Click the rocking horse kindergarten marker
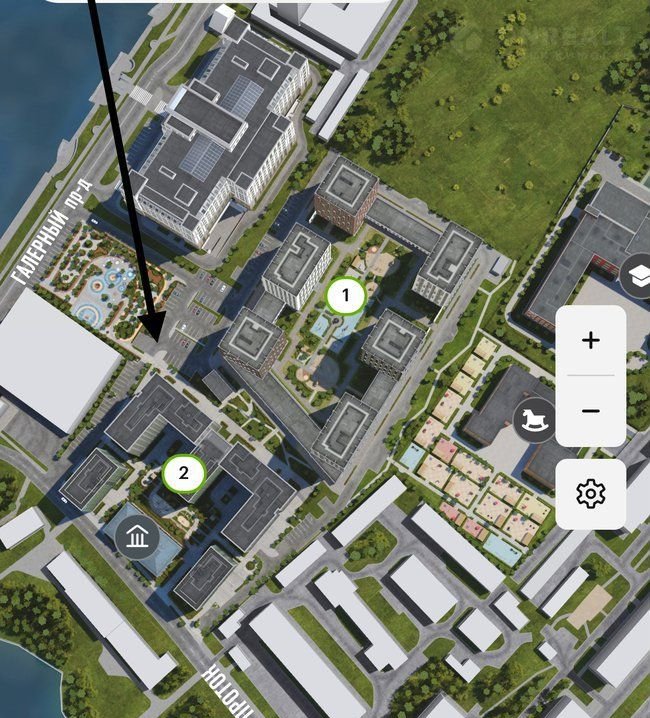650x718 pixels. click(535, 419)
